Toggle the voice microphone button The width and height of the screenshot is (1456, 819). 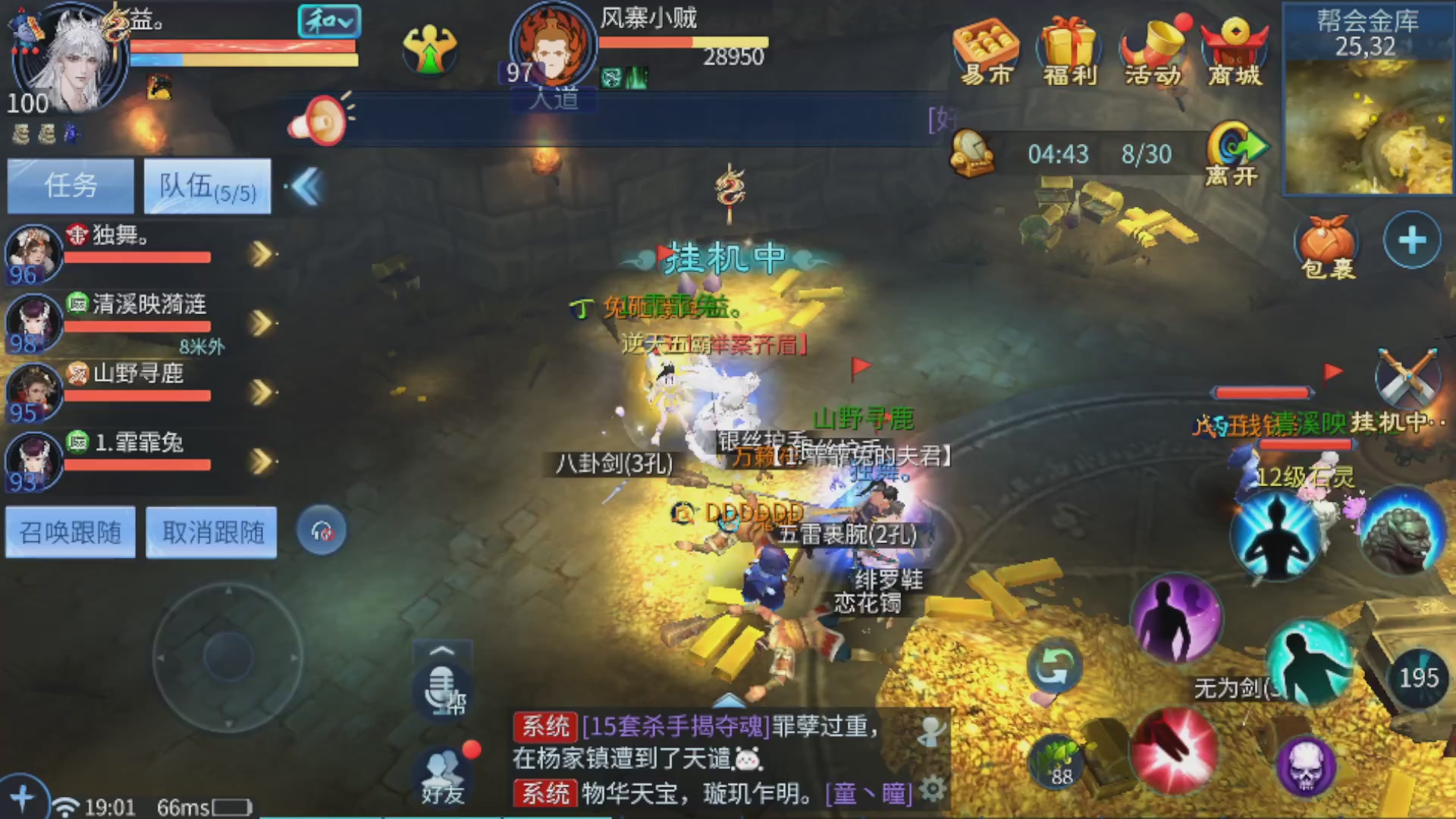(444, 686)
